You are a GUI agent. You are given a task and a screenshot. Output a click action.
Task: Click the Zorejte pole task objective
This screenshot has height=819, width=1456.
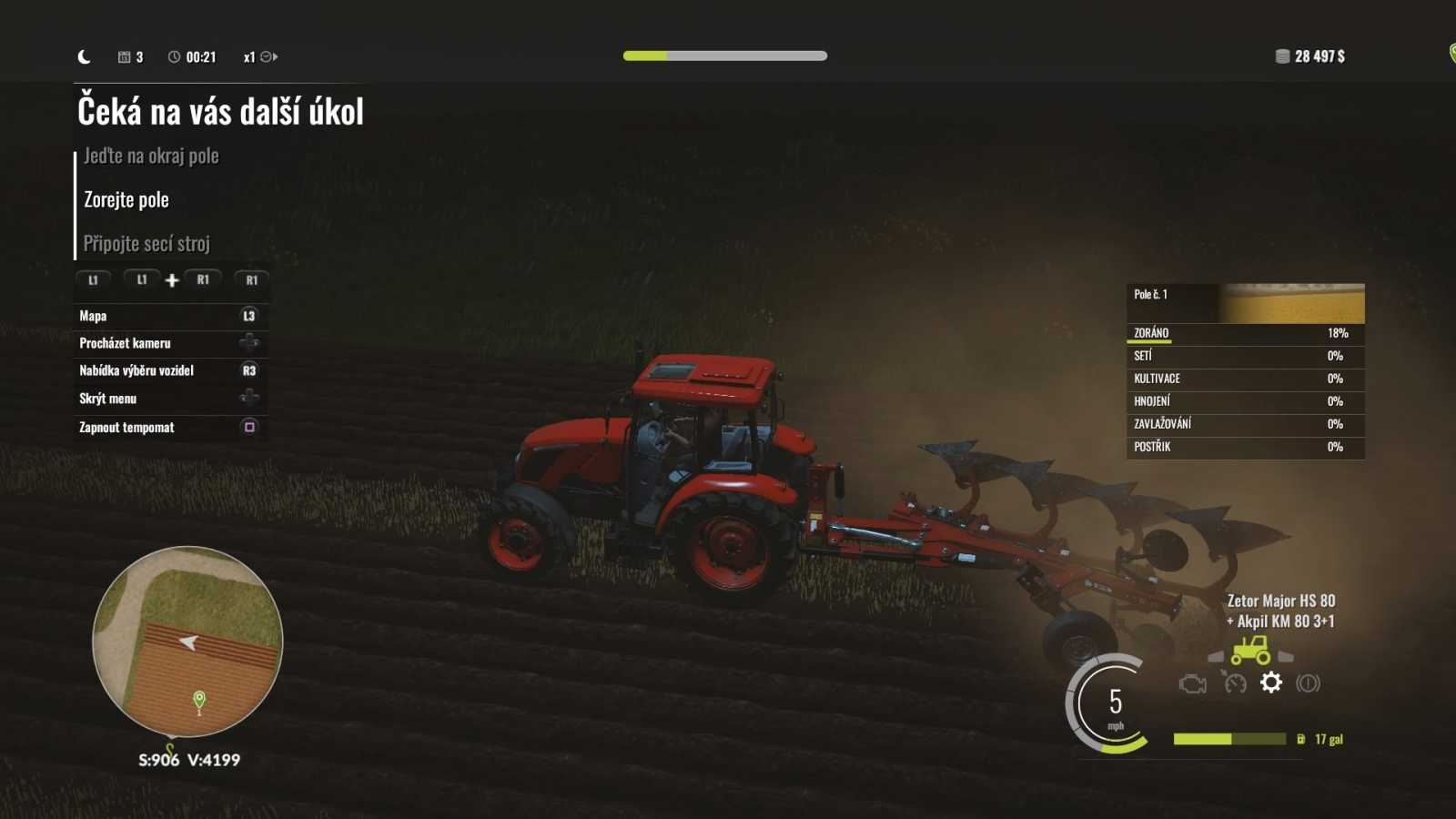[124, 199]
